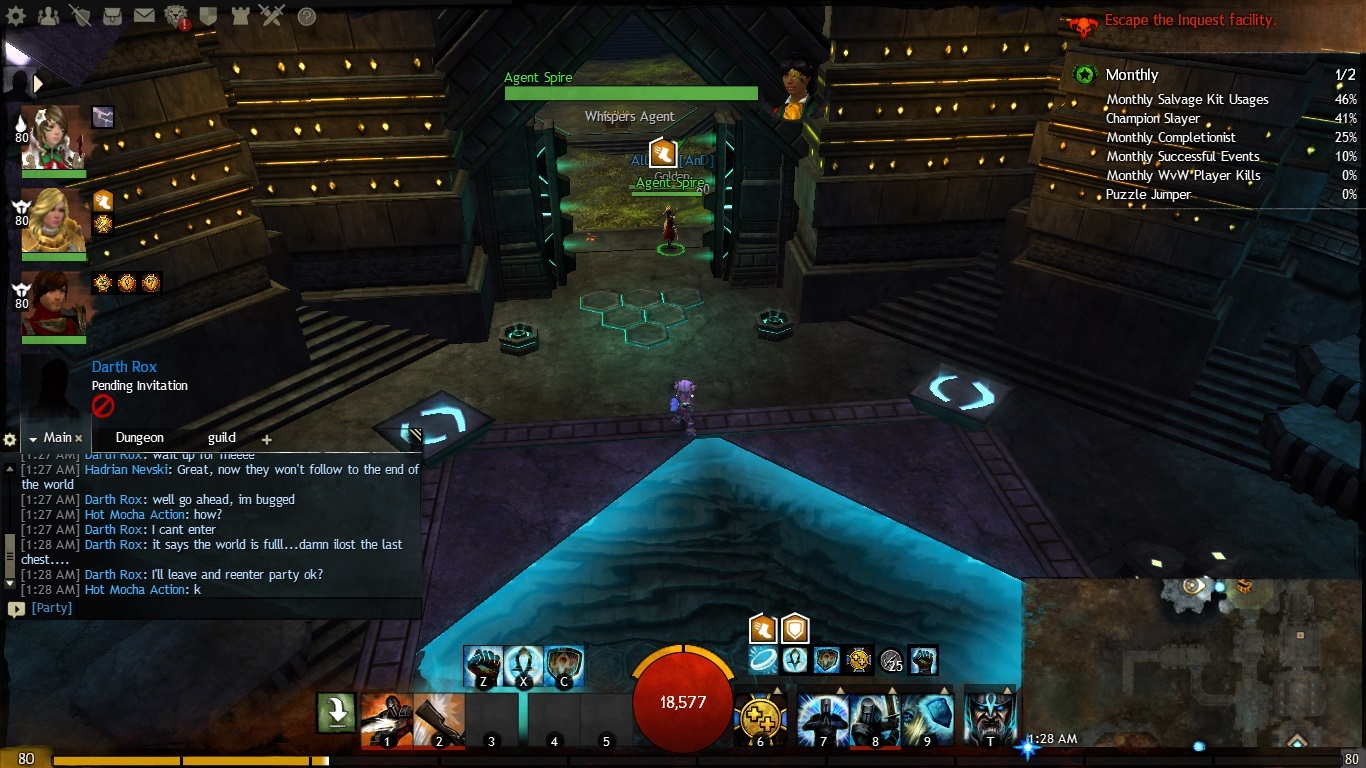This screenshot has height=768, width=1366.
Task: Open the inventory bag icon
Action: click(112, 16)
